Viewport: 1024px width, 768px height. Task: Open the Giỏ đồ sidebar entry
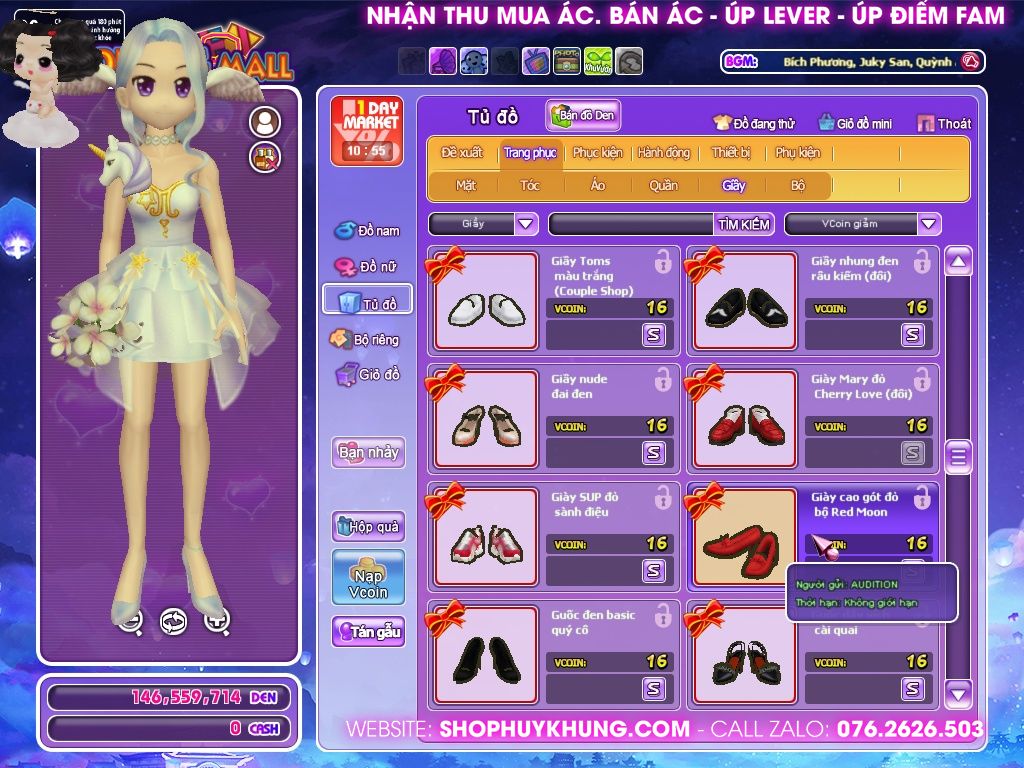click(367, 375)
